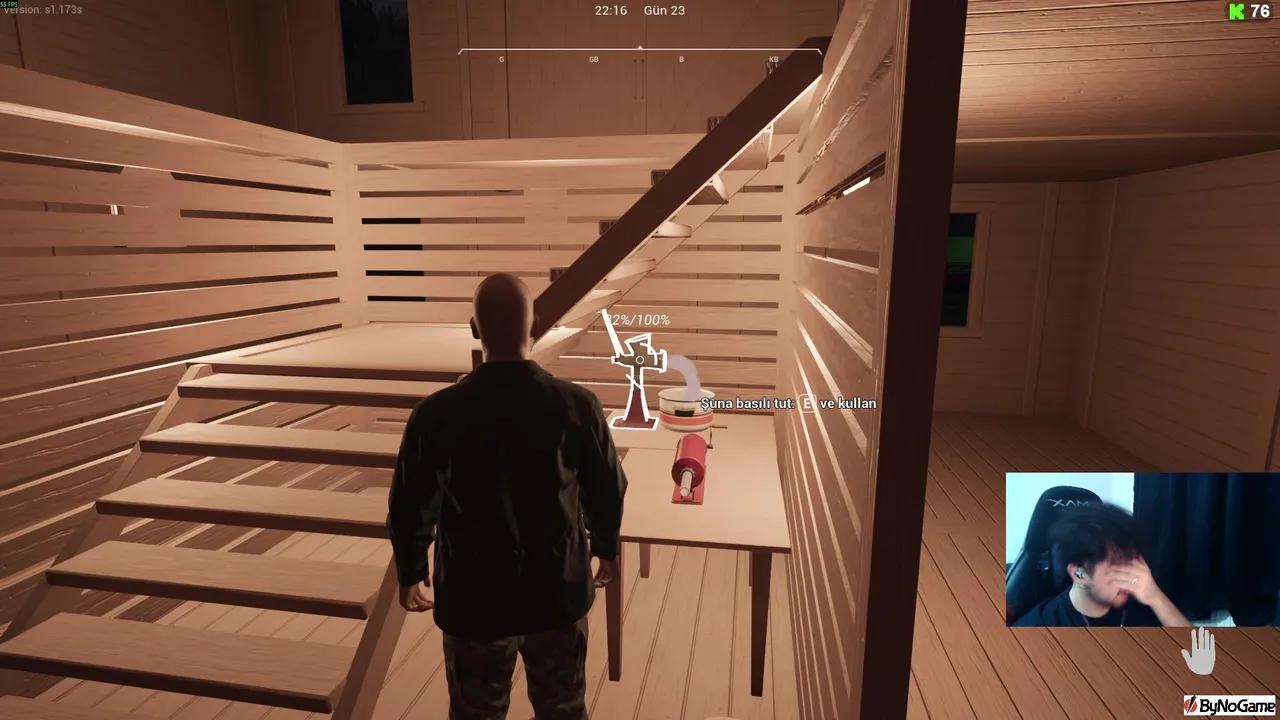Viewport: 1280px width, 720px height.
Task: Click the Version s1.173s text label
Action: tap(43, 8)
